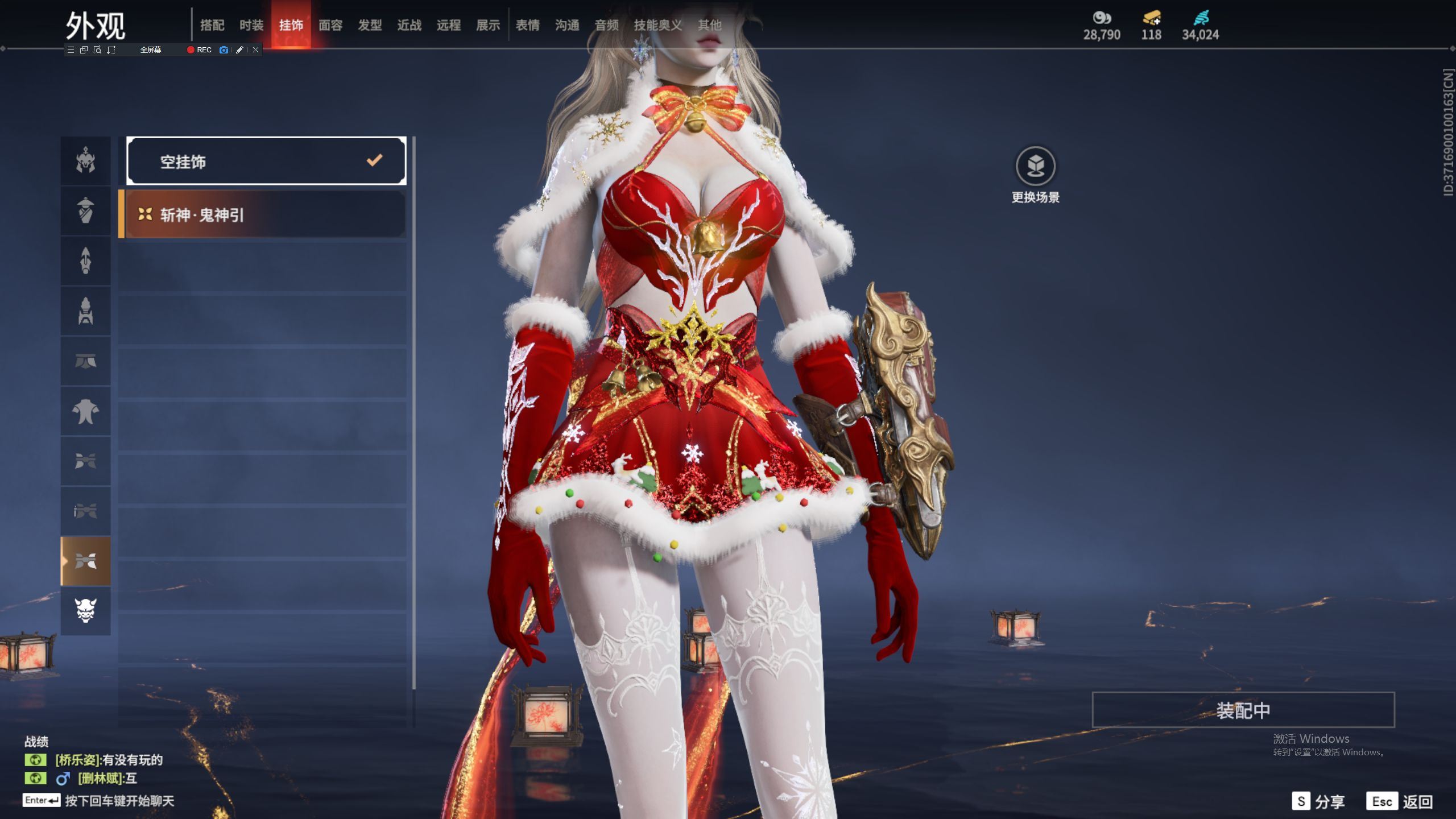Viewport: 1456px width, 819px height.
Task: Select the oni mask category icon
Action: click(x=85, y=611)
